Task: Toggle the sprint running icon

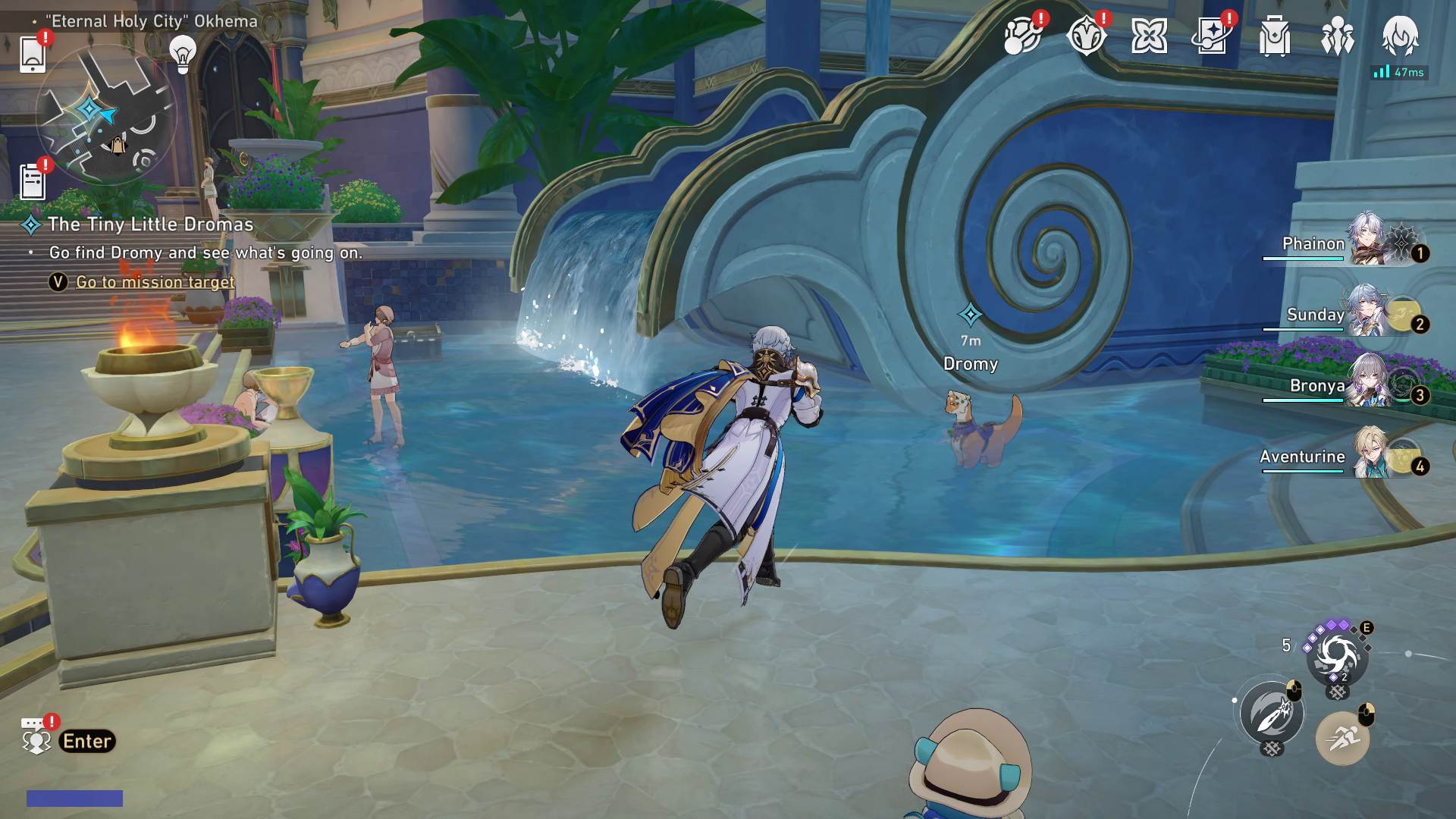Action: coord(1341,737)
